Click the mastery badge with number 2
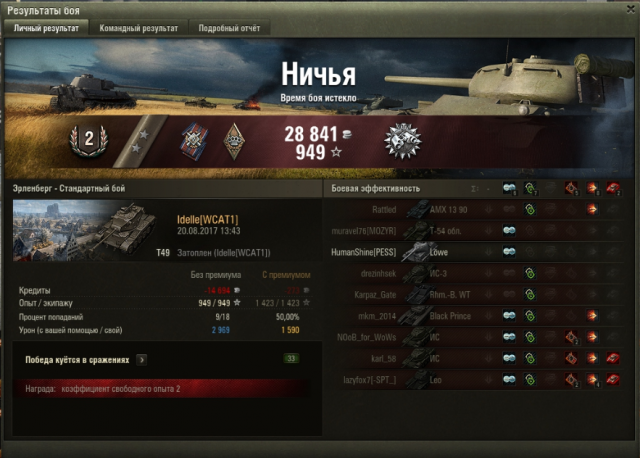The image size is (640, 458). (88, 140)
